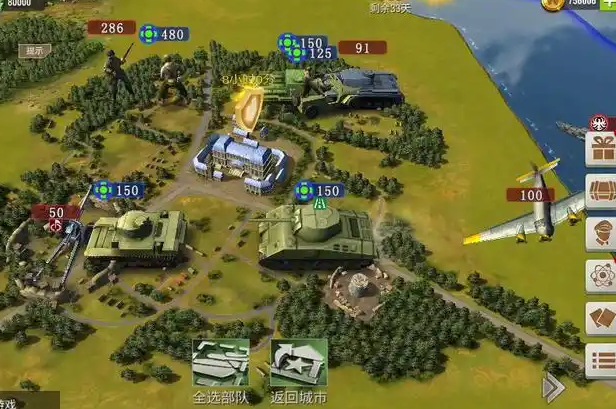Open the cards icon in side menu

[x=601, y=318]
